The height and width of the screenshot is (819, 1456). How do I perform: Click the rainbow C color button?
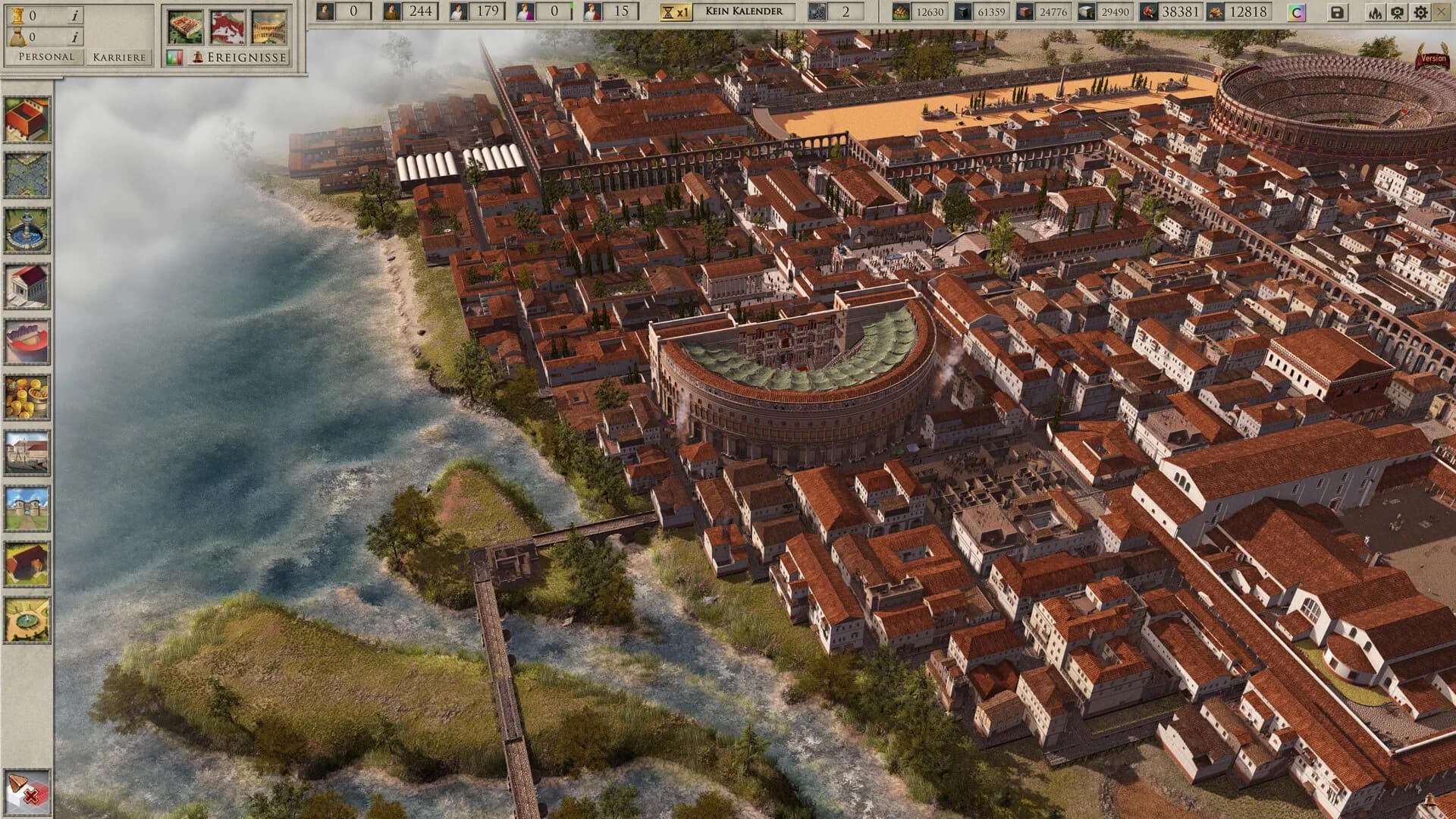1297,12
